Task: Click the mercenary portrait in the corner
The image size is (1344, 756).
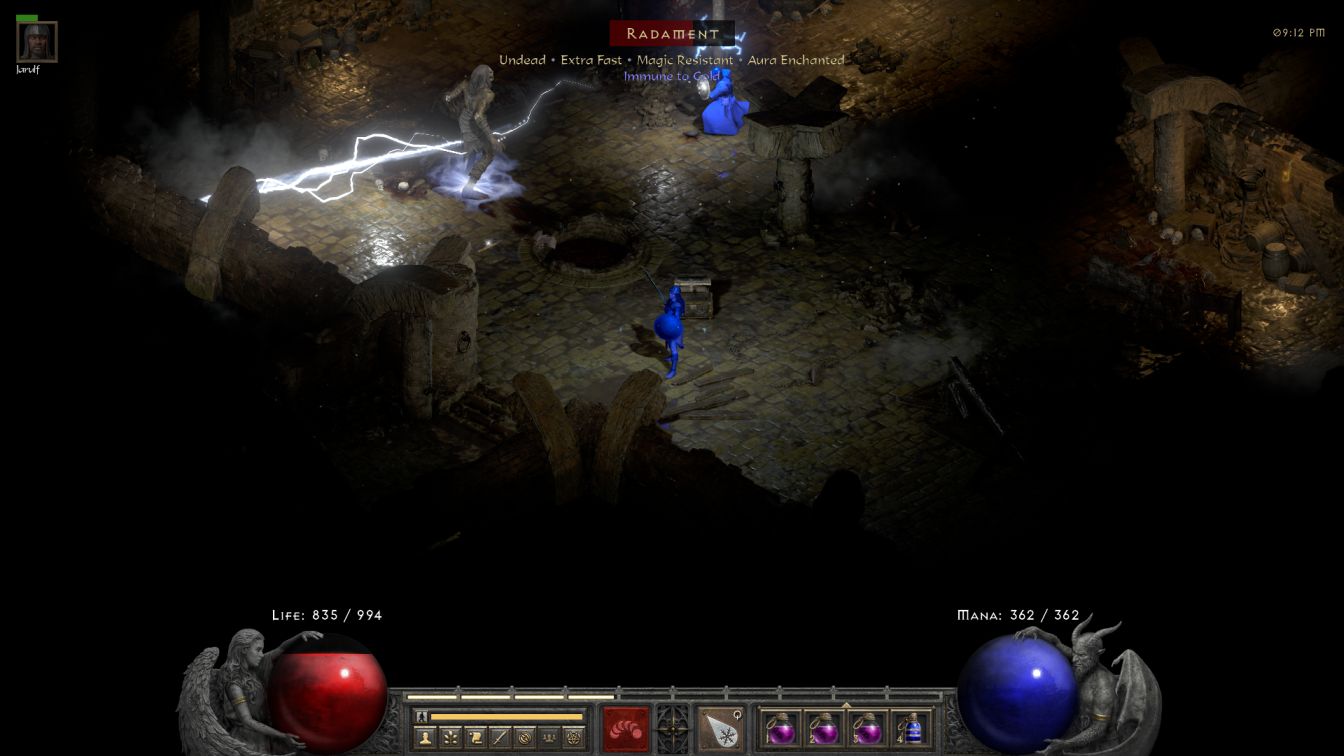Action: click(x=37, y=42)
